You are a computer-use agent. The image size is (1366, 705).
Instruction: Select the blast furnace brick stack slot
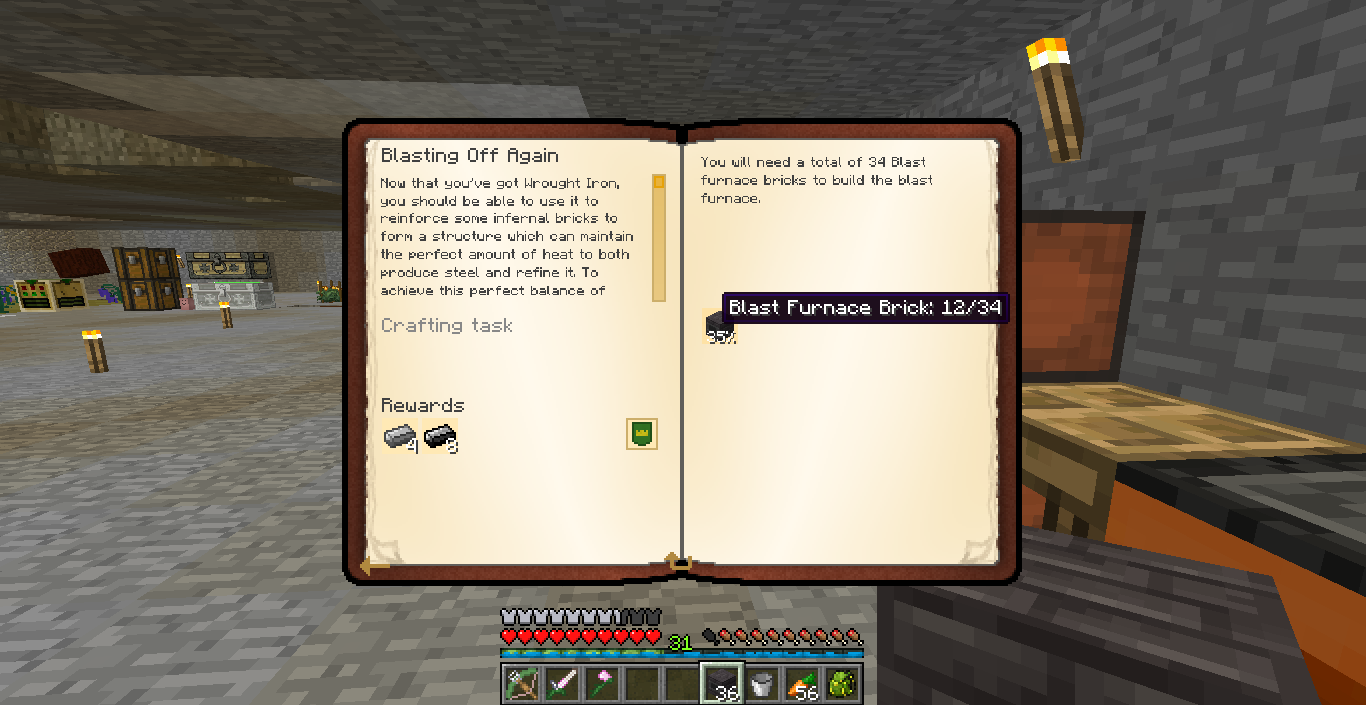(x=722, y=684)
